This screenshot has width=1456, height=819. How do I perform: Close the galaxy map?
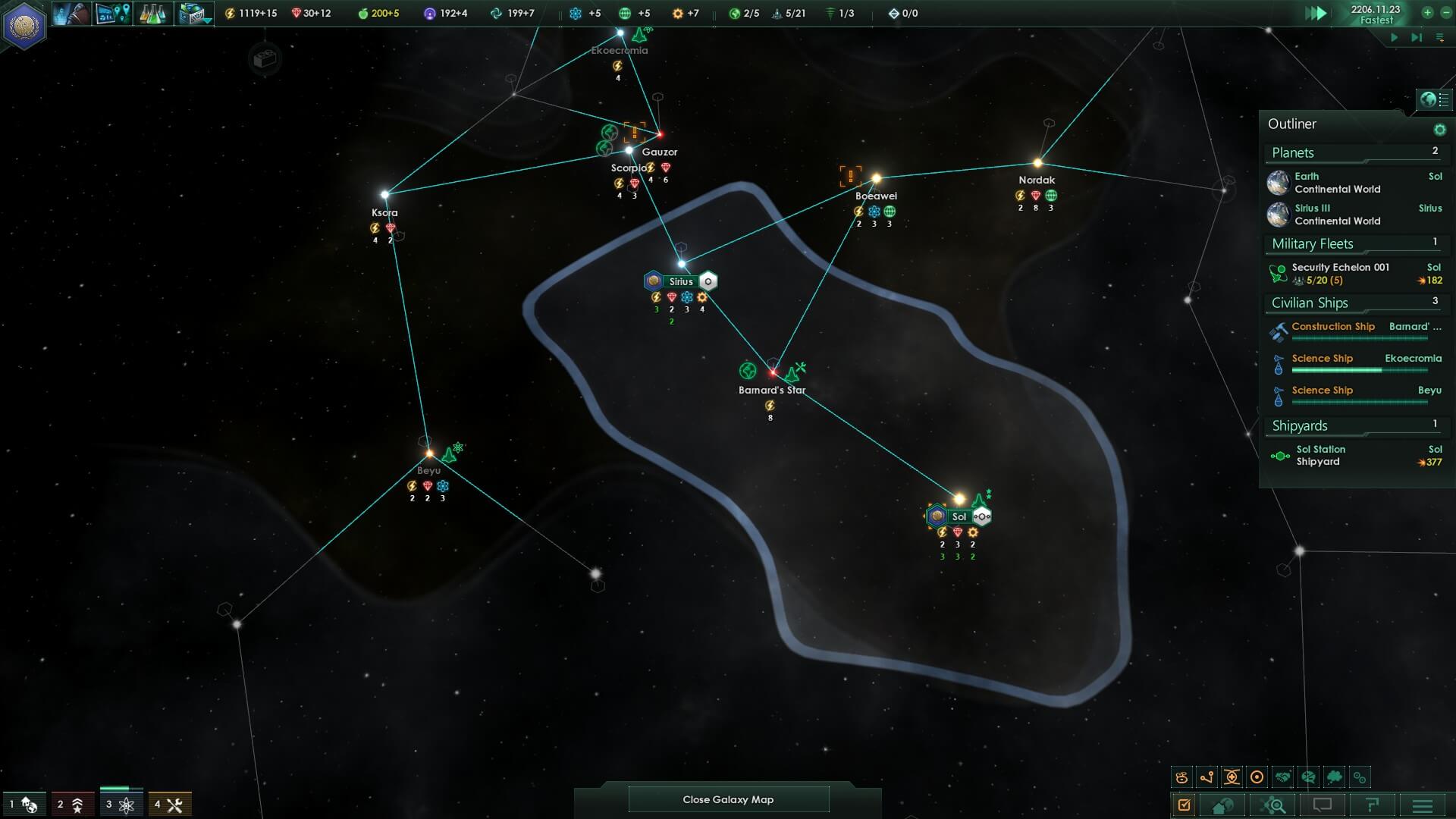click(x=728, y=799)
